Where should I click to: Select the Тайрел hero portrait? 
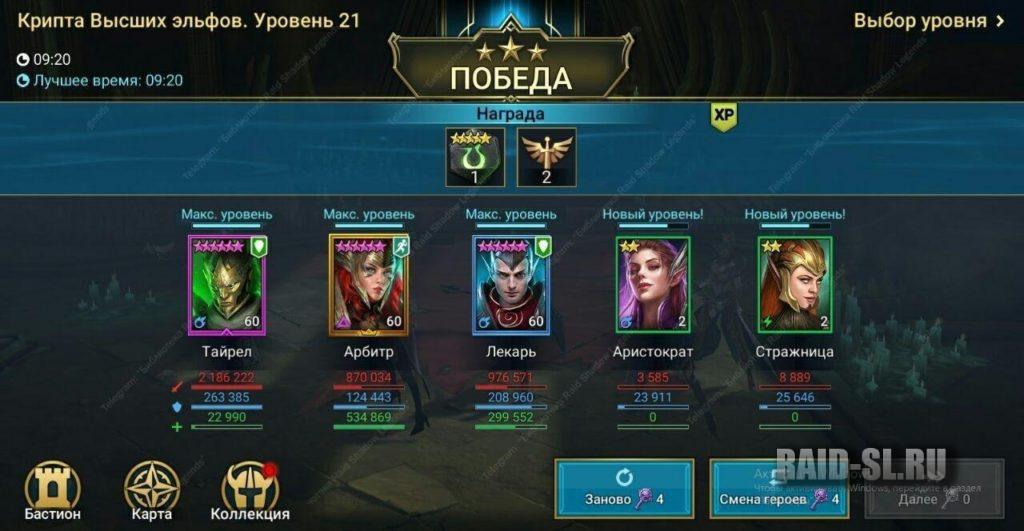[x=225, y=285]
